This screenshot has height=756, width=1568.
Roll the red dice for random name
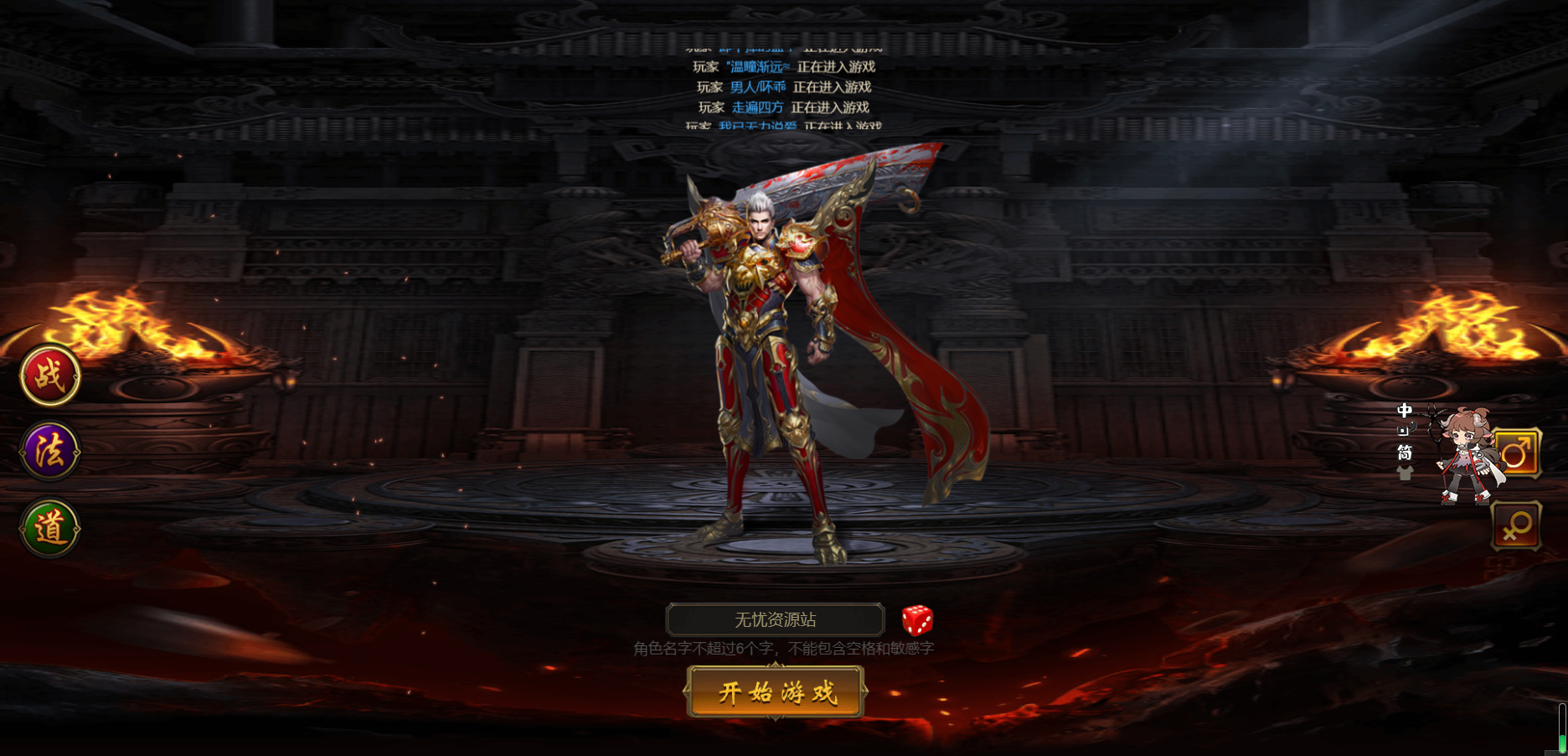pos(917,620)
